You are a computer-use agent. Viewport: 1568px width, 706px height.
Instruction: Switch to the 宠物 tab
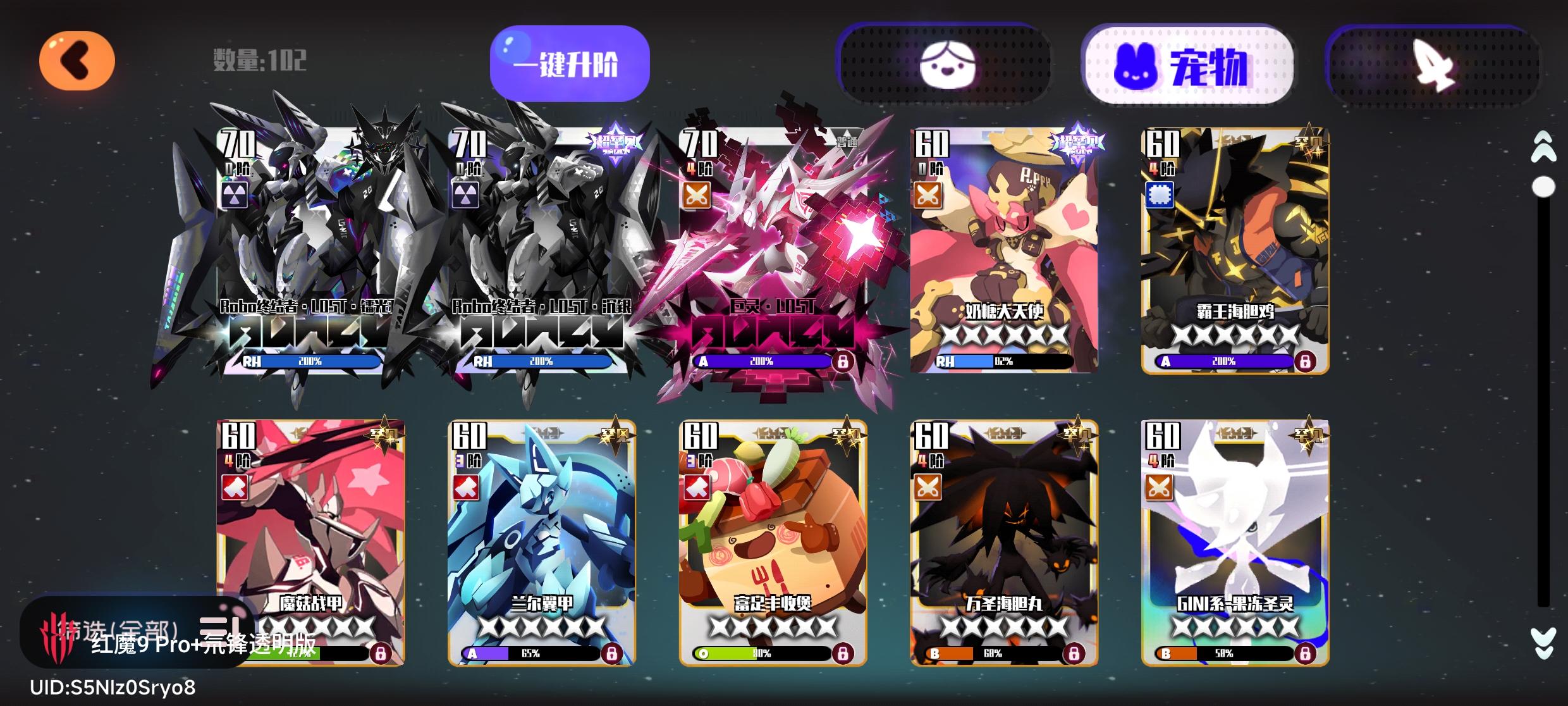1189,63
